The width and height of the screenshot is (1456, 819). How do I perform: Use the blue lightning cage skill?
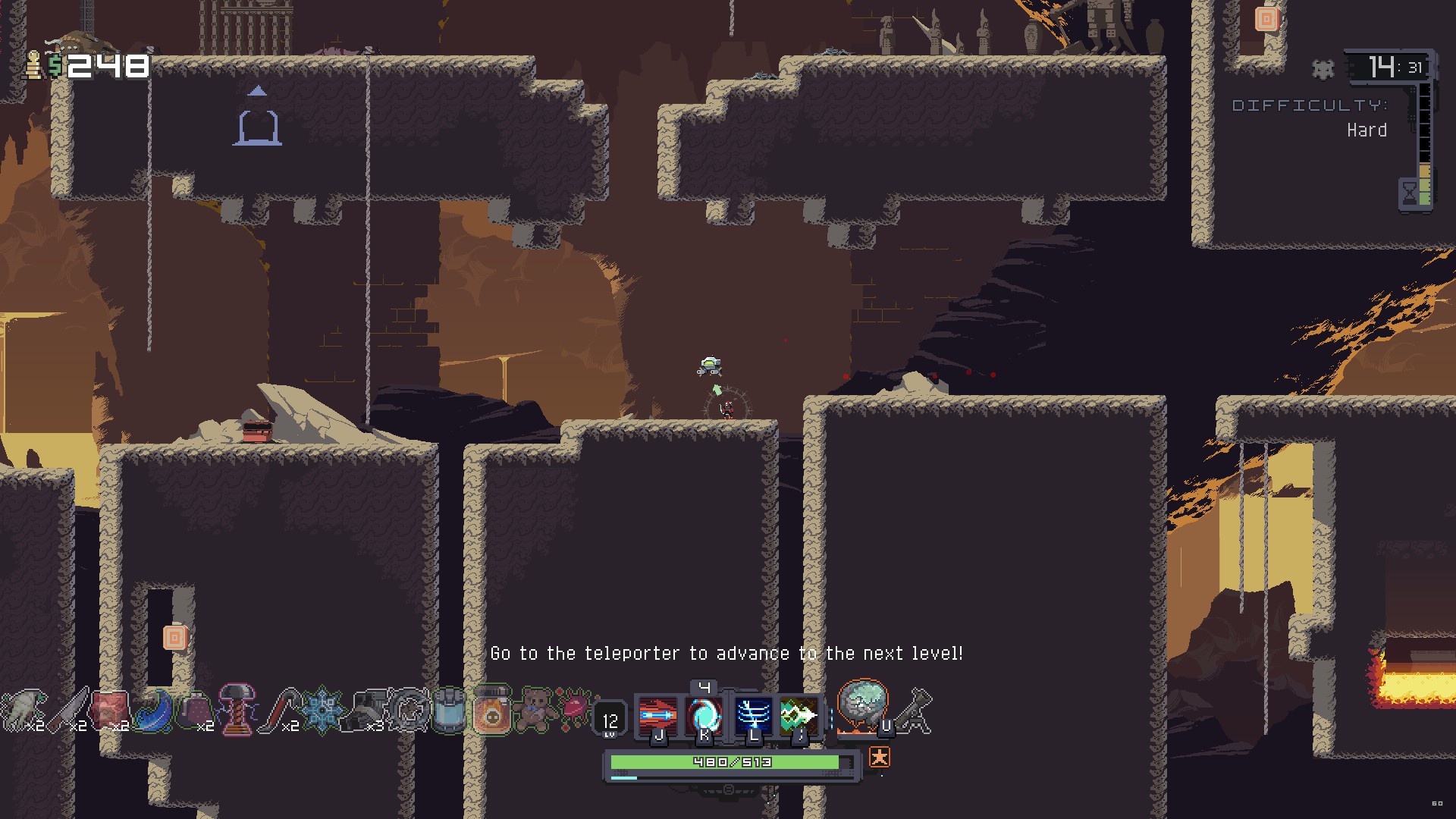(753, 714)
